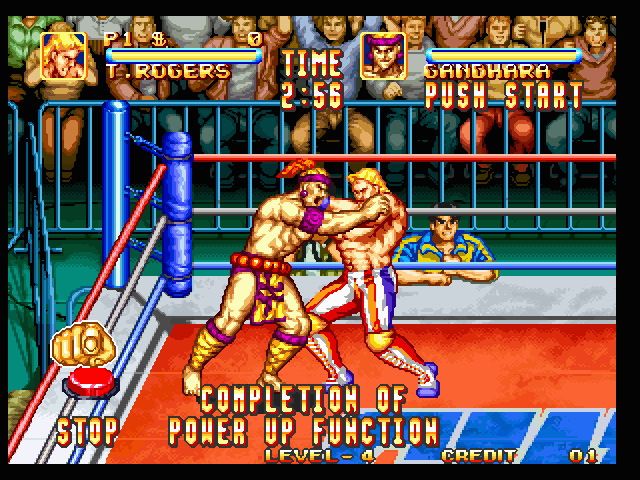Select the Gandhara opponent portrait

(382, 56)
